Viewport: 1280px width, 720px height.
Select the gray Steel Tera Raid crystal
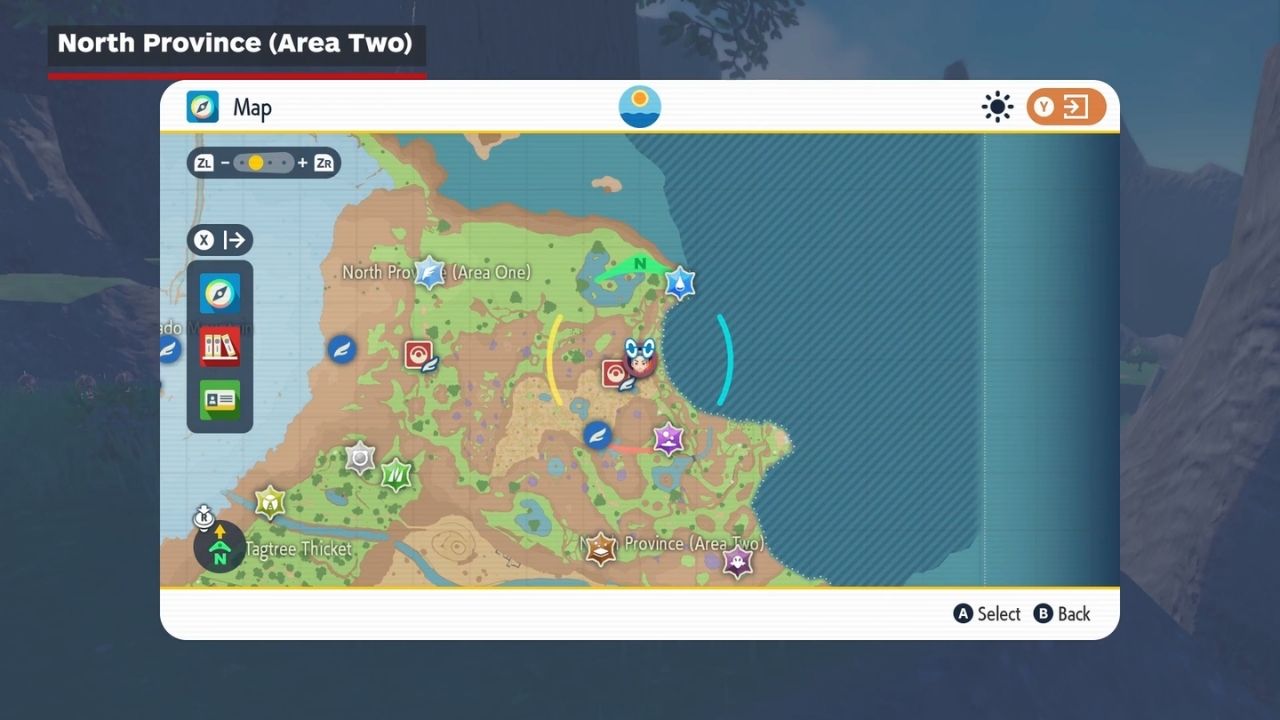point(360,458)
